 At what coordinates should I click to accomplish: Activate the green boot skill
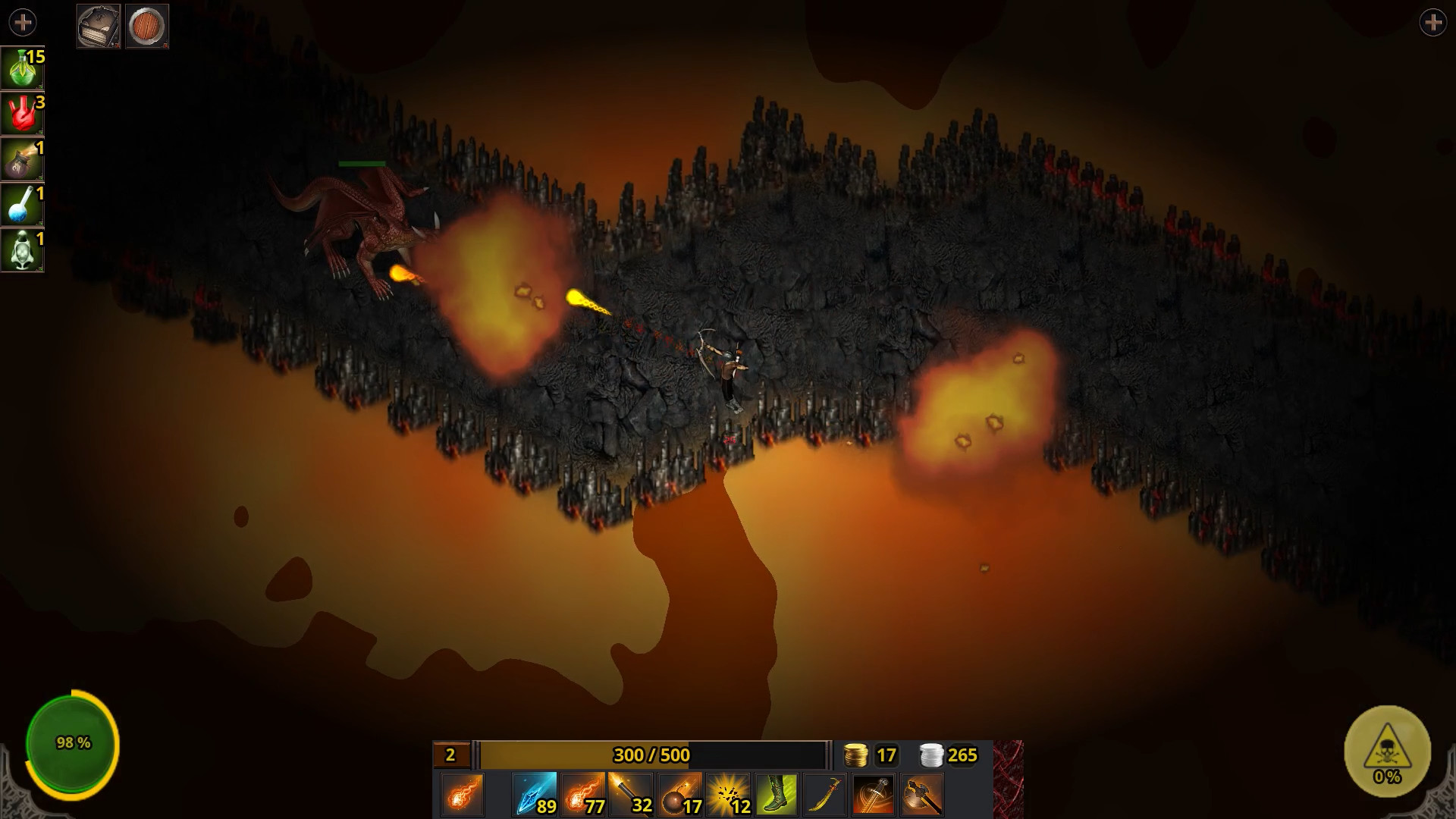(x=777, y=795)
